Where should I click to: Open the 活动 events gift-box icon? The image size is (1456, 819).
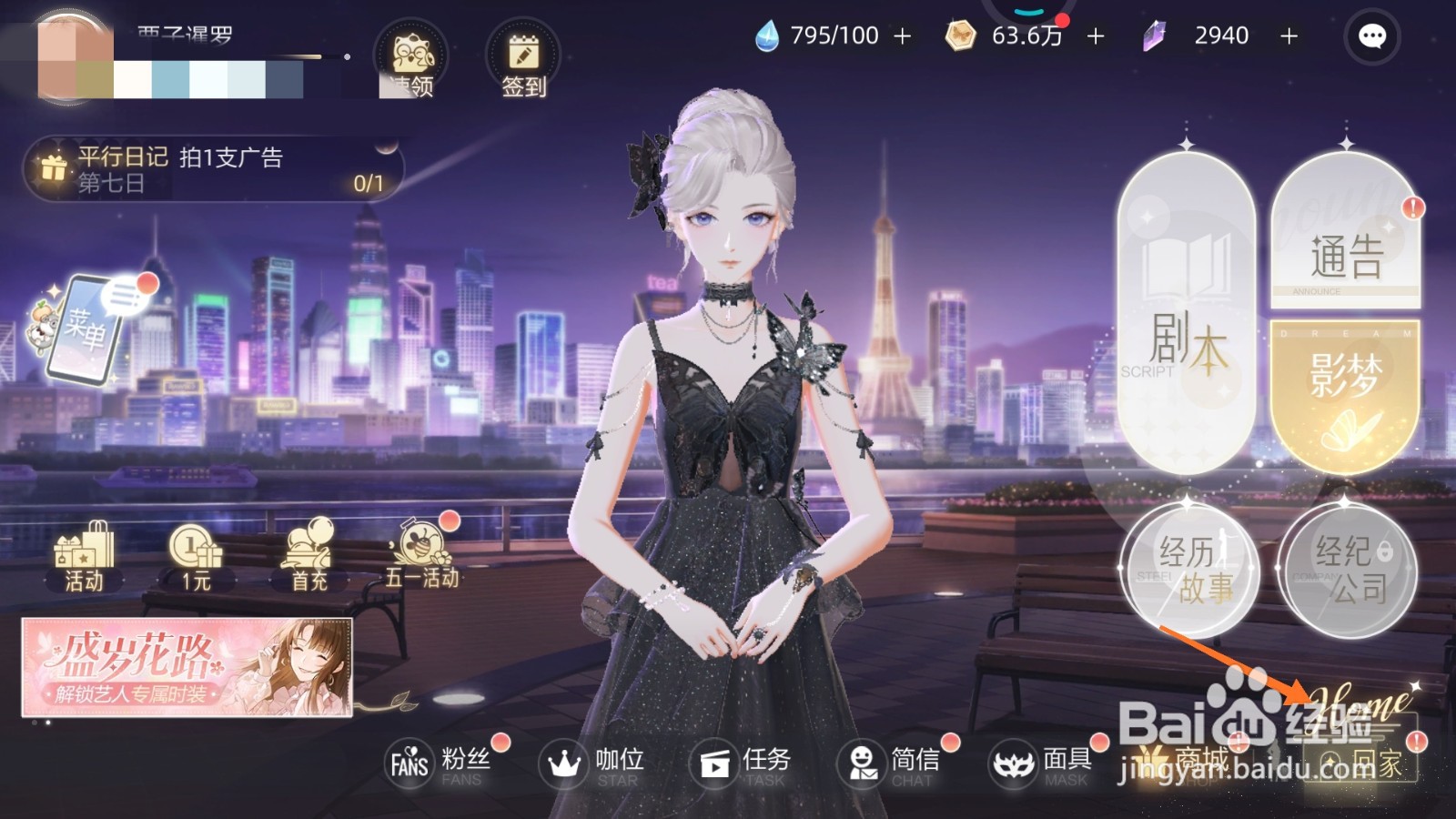85,553
